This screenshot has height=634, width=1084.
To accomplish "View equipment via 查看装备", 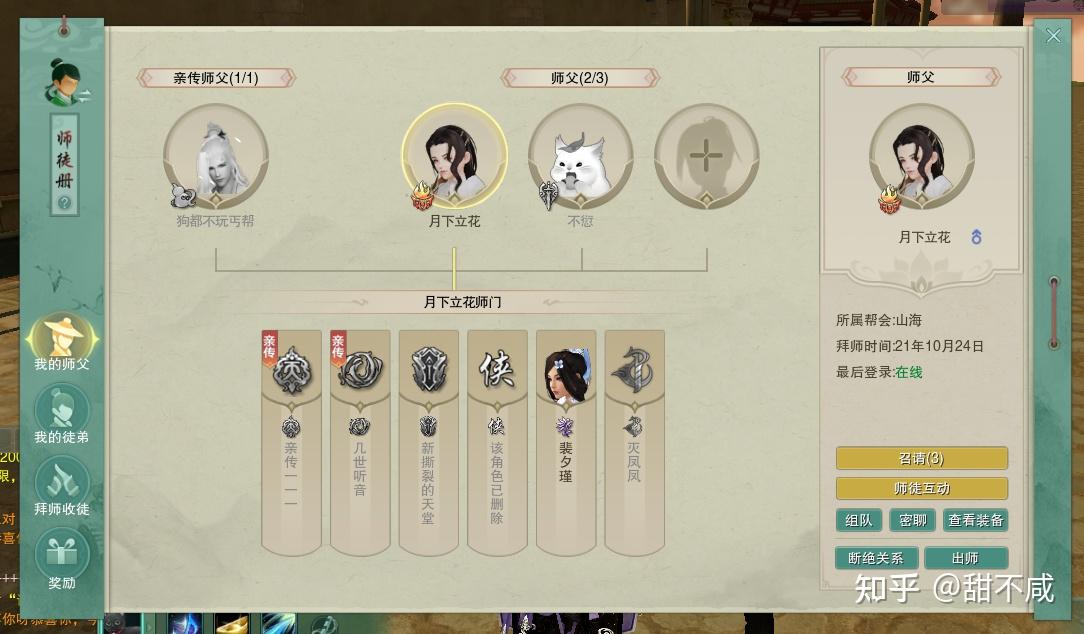I will 975,520.
